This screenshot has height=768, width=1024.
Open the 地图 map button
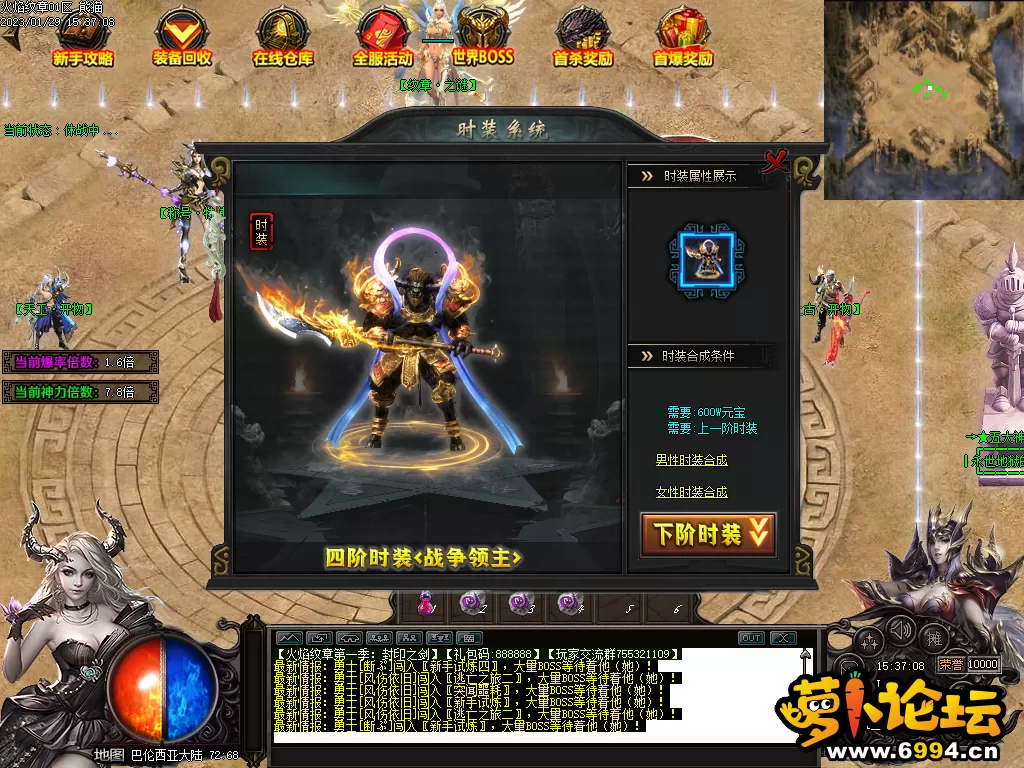pyautogui.click(x=109, y=754)
